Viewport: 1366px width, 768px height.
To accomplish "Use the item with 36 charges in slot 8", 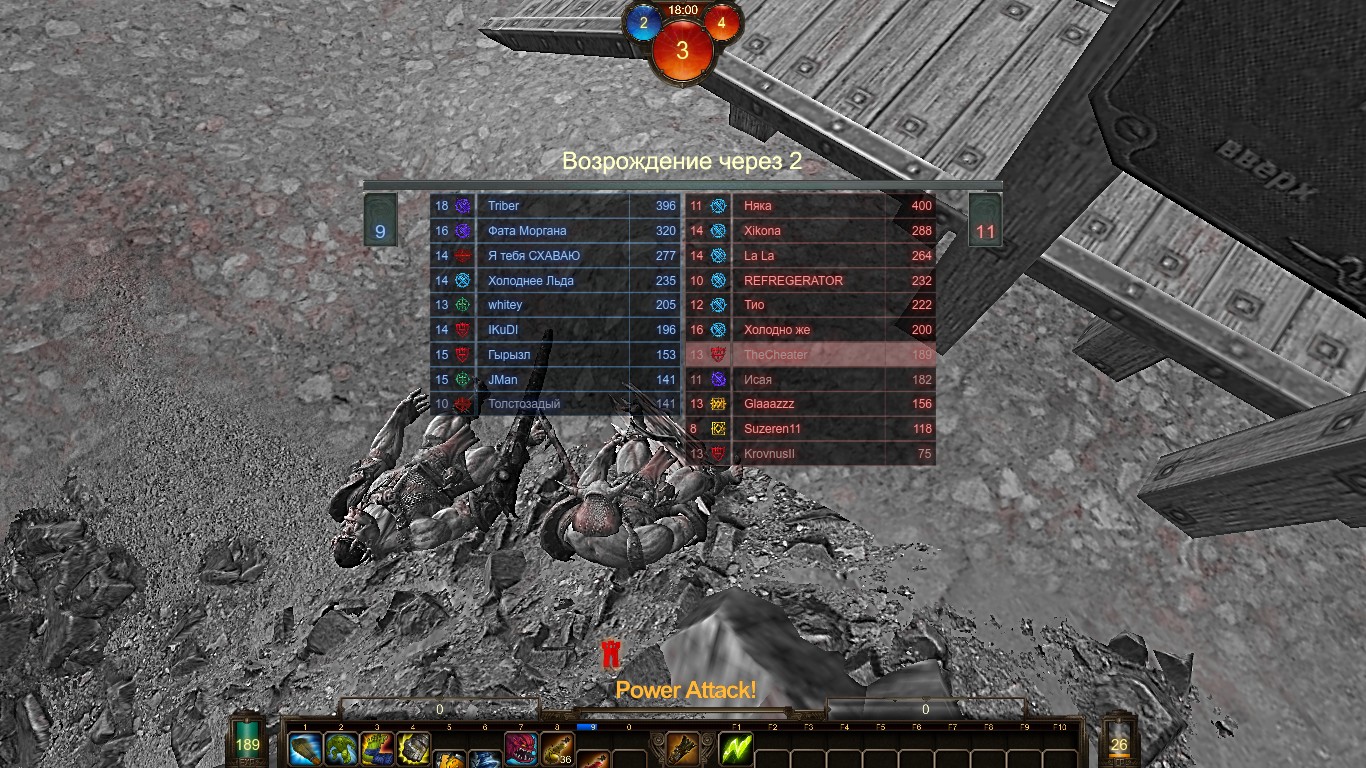I will click(557, 749).
